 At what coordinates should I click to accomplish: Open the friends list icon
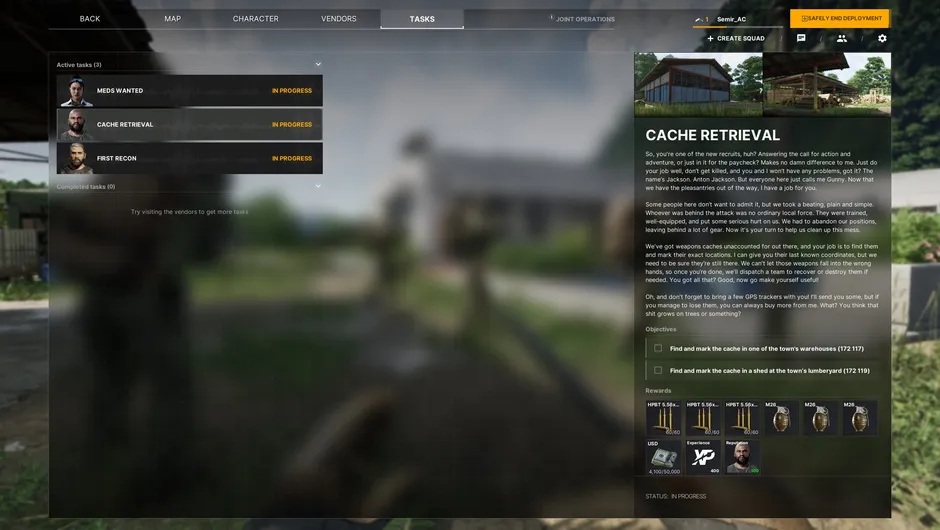[842, 39]
